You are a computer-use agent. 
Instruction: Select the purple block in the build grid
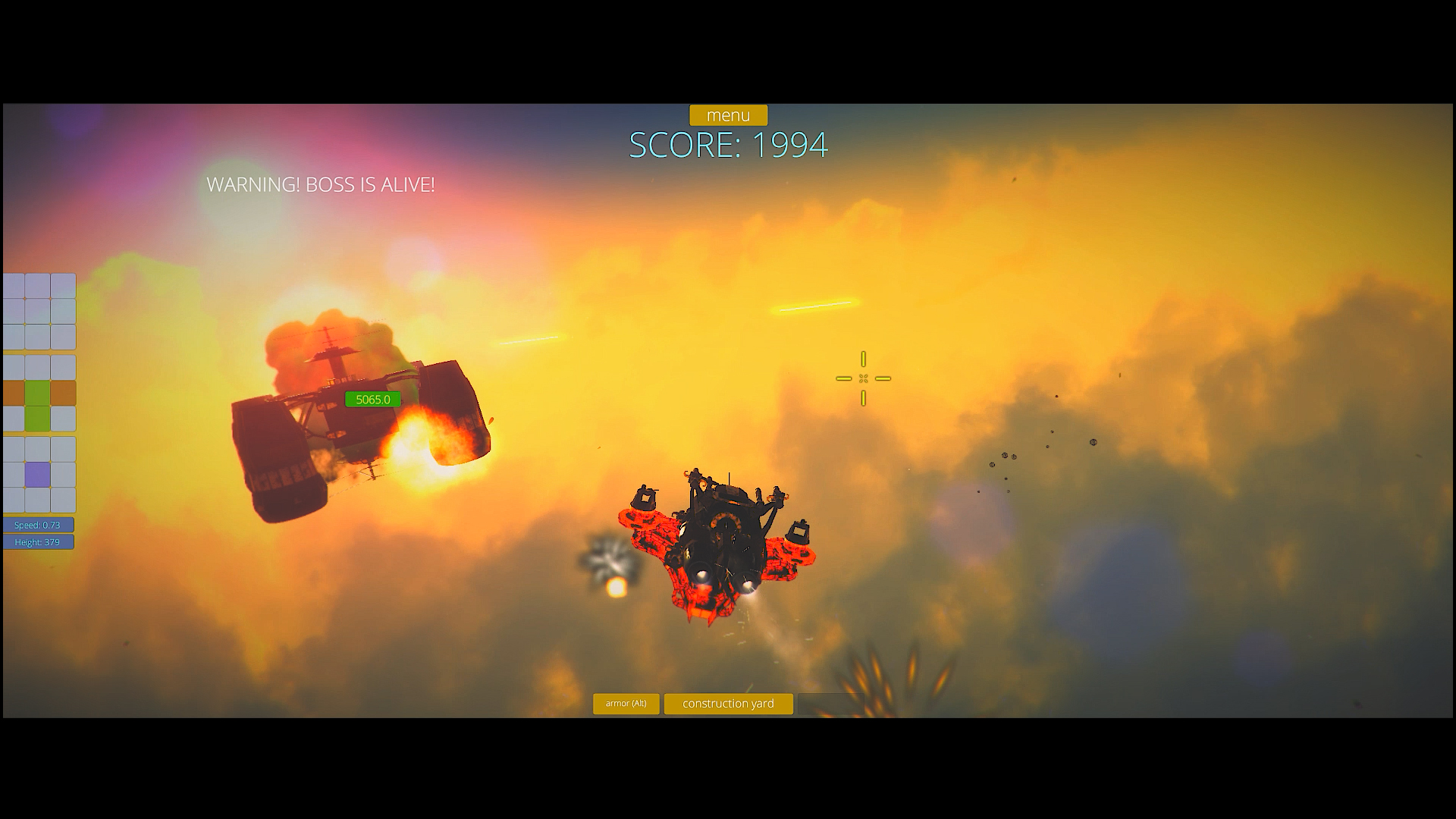(x=37, y=474)
